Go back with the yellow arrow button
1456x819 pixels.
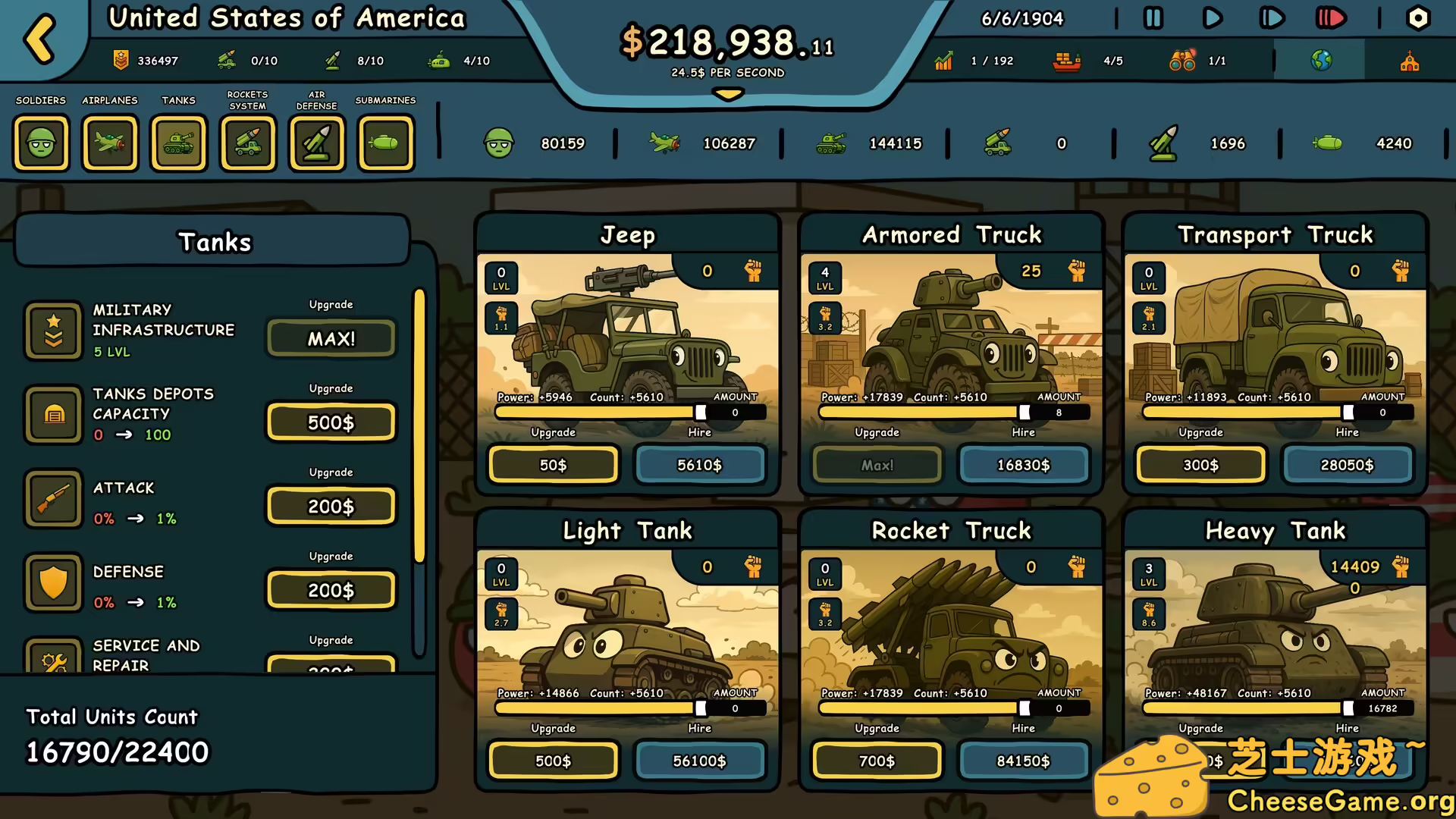click(x=40, y=38)
